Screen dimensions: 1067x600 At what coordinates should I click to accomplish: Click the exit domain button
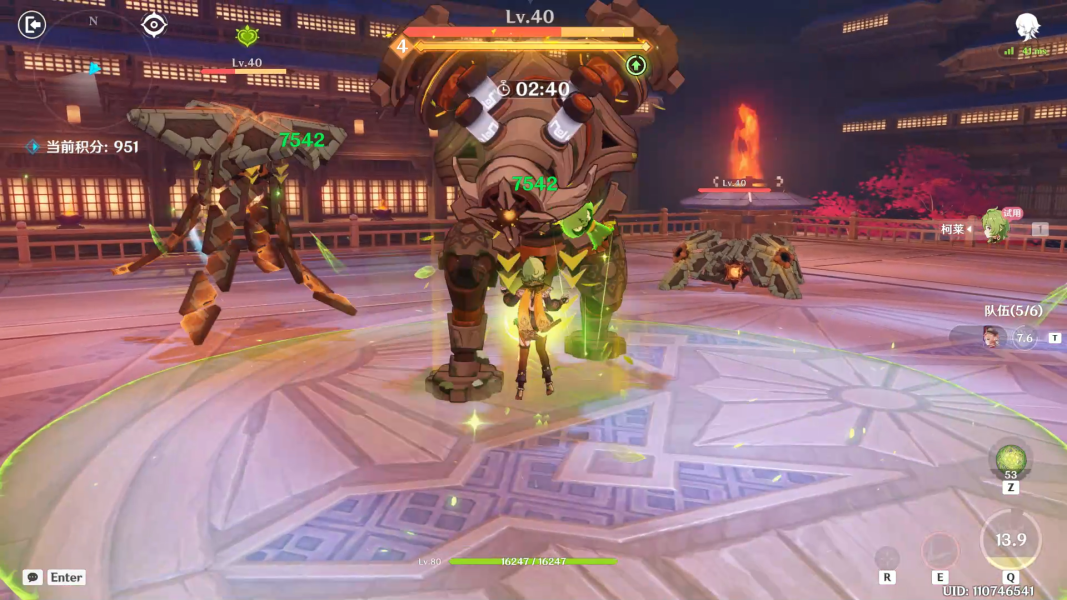coord(32,24)
